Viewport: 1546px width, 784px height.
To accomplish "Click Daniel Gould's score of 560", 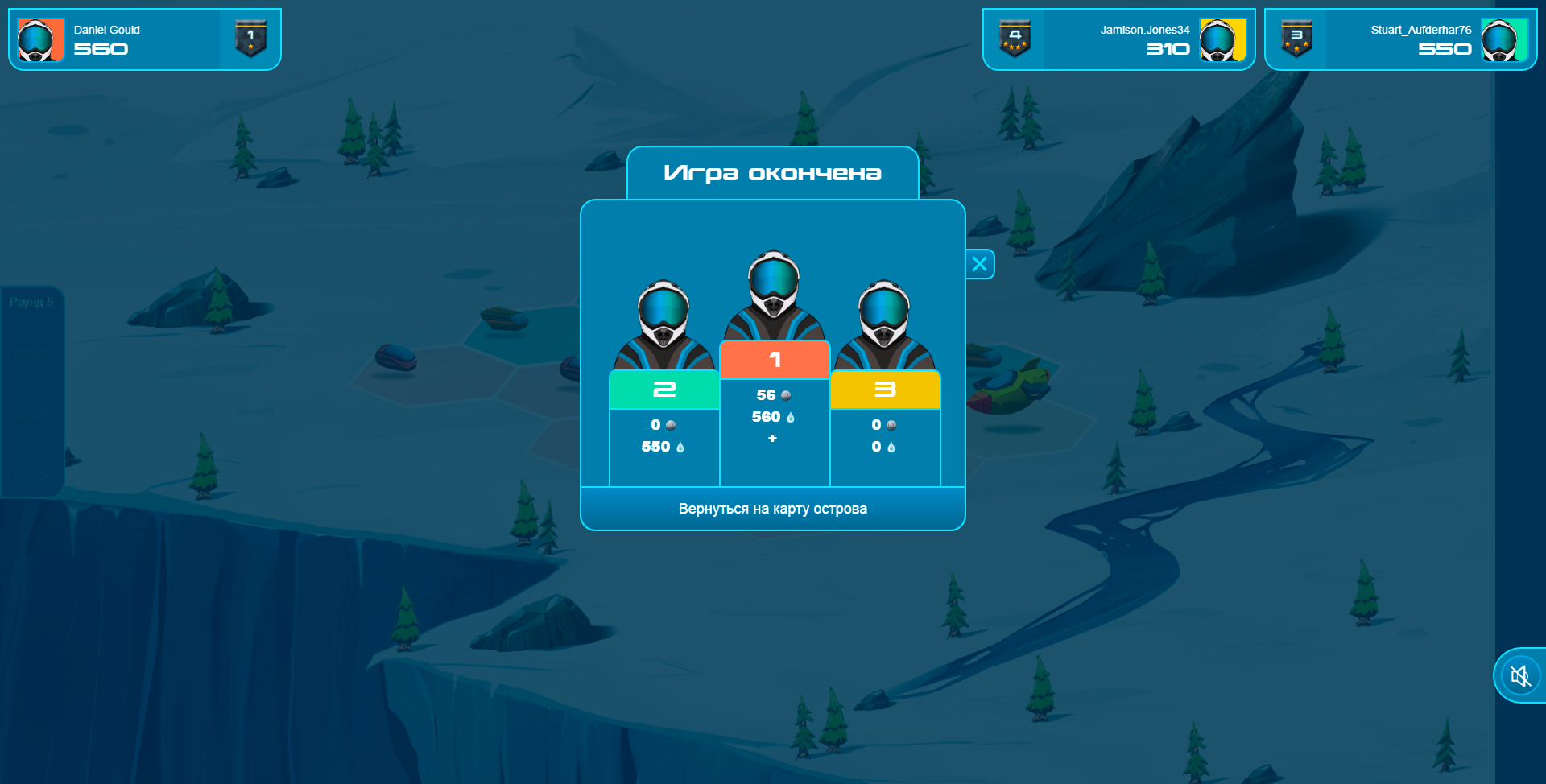I will click(x=101, y=49).
